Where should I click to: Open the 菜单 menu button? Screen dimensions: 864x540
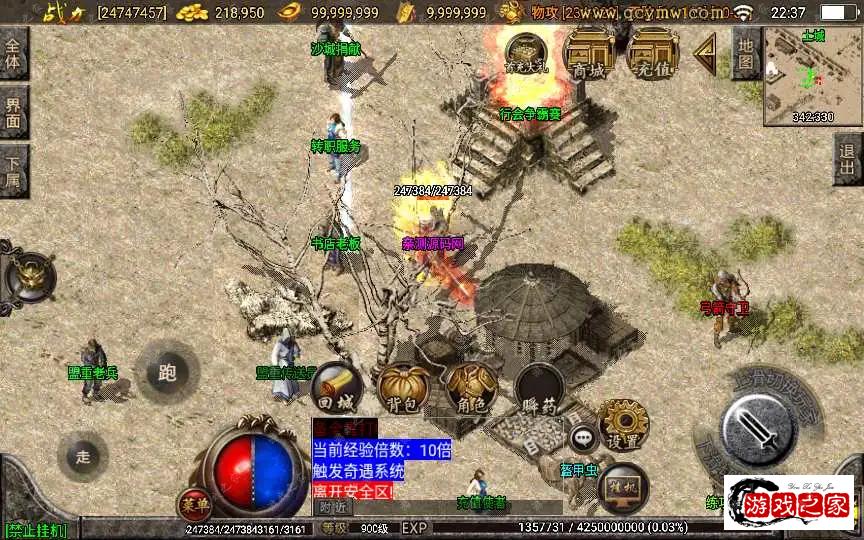(195, 503)
